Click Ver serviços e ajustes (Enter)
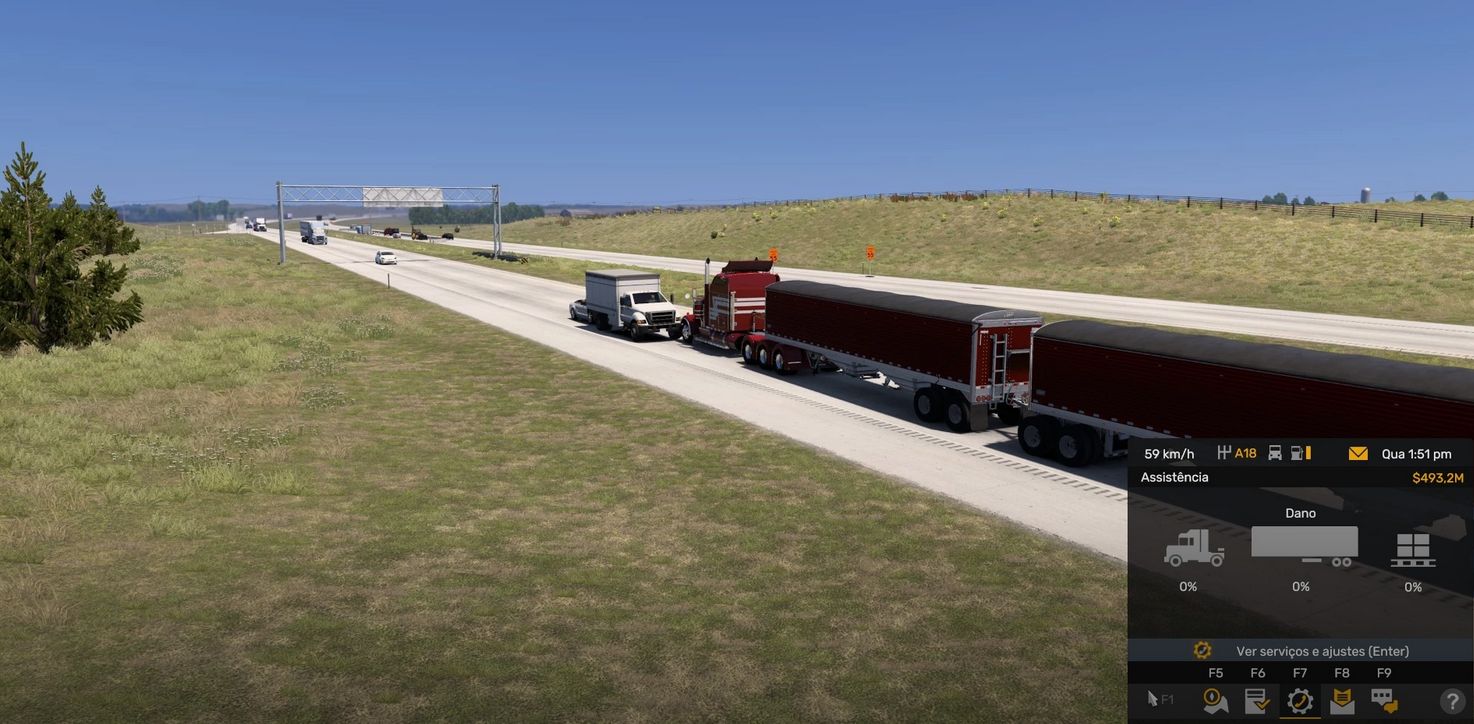 click(x=1322, y=651)
